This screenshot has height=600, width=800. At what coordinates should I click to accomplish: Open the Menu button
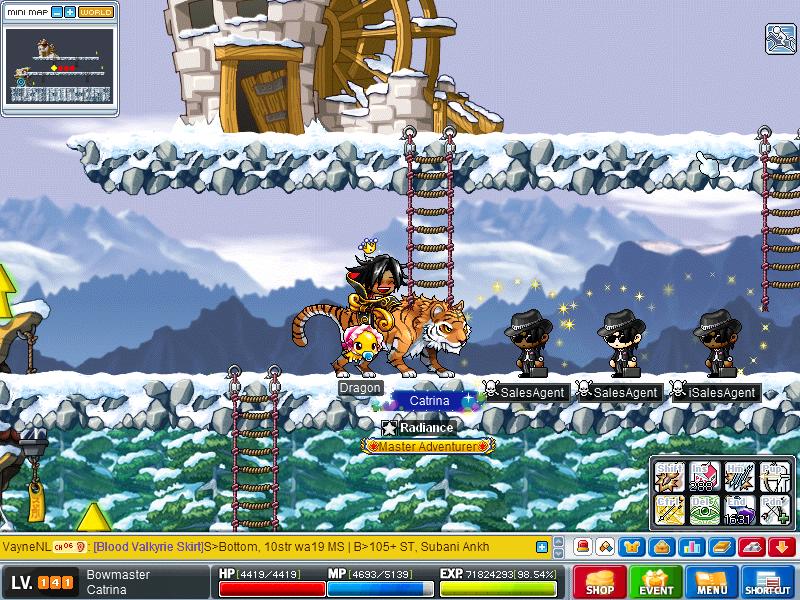[x=712, y=582]
